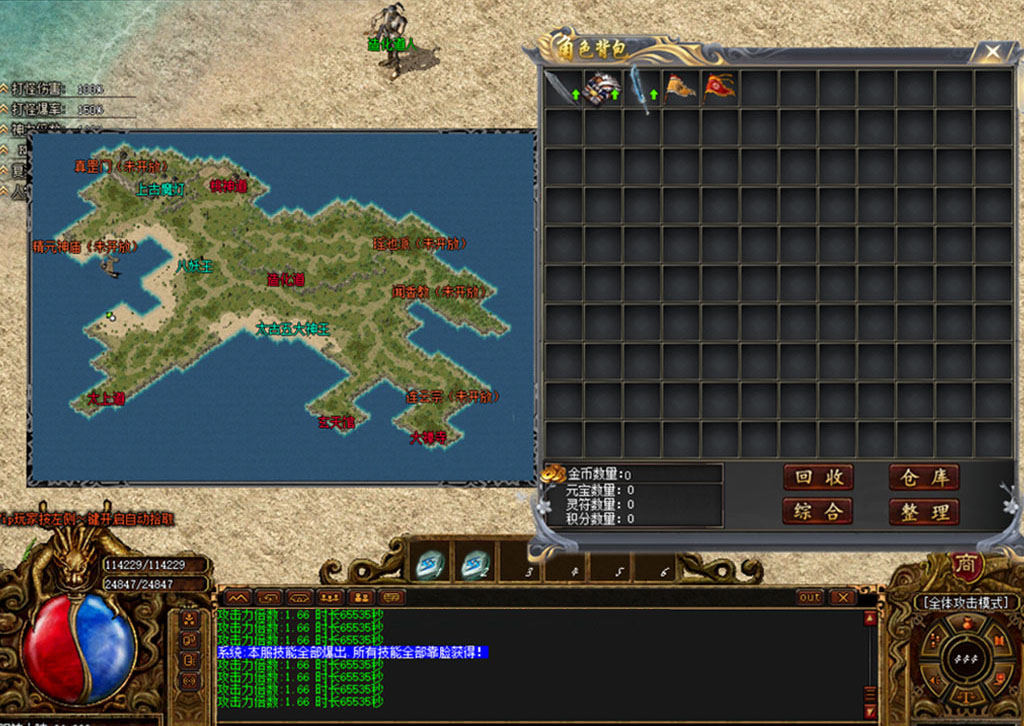Click 太古至大神王 on the island map

tap(292, 328)
